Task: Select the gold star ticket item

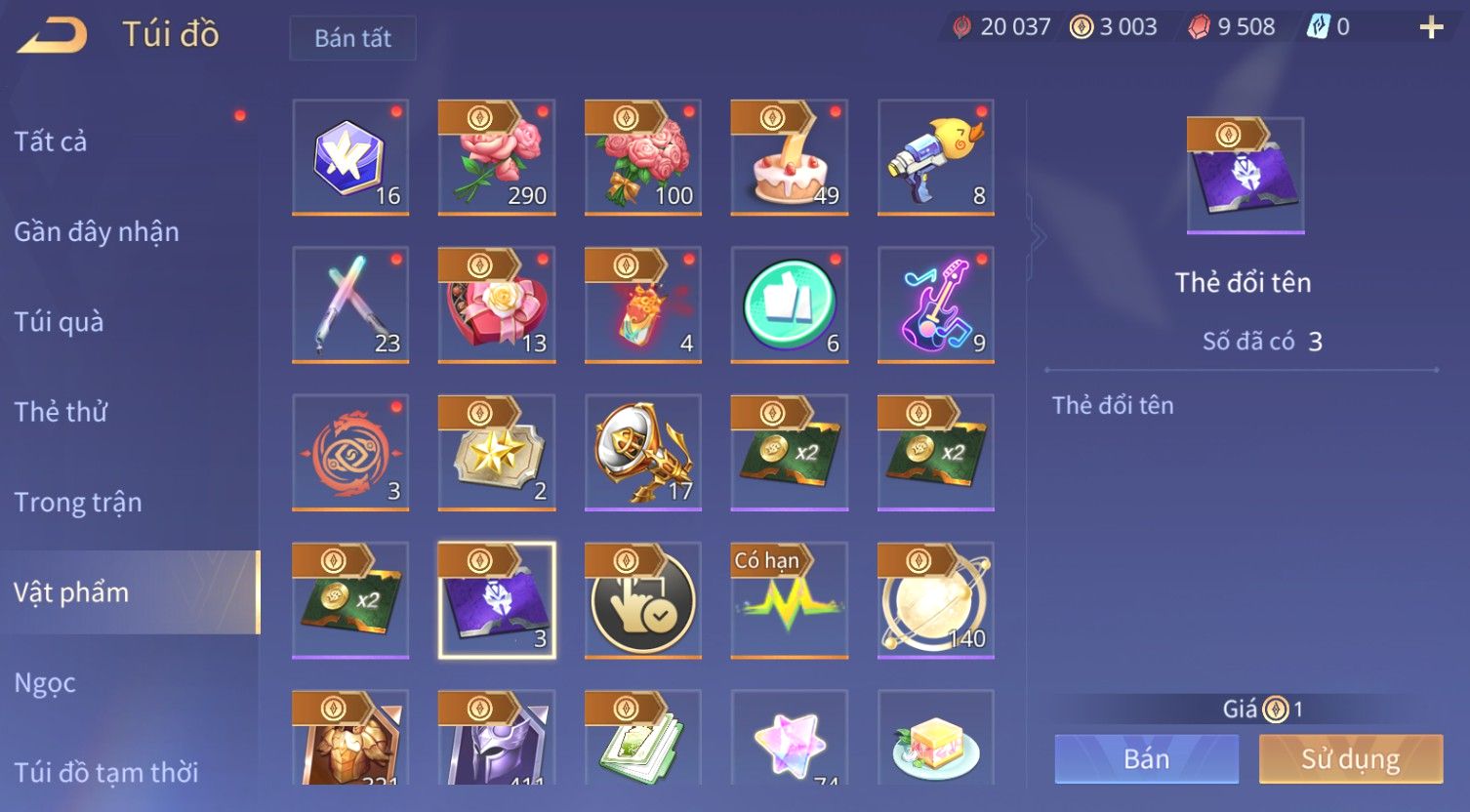Action: [496, 452]
